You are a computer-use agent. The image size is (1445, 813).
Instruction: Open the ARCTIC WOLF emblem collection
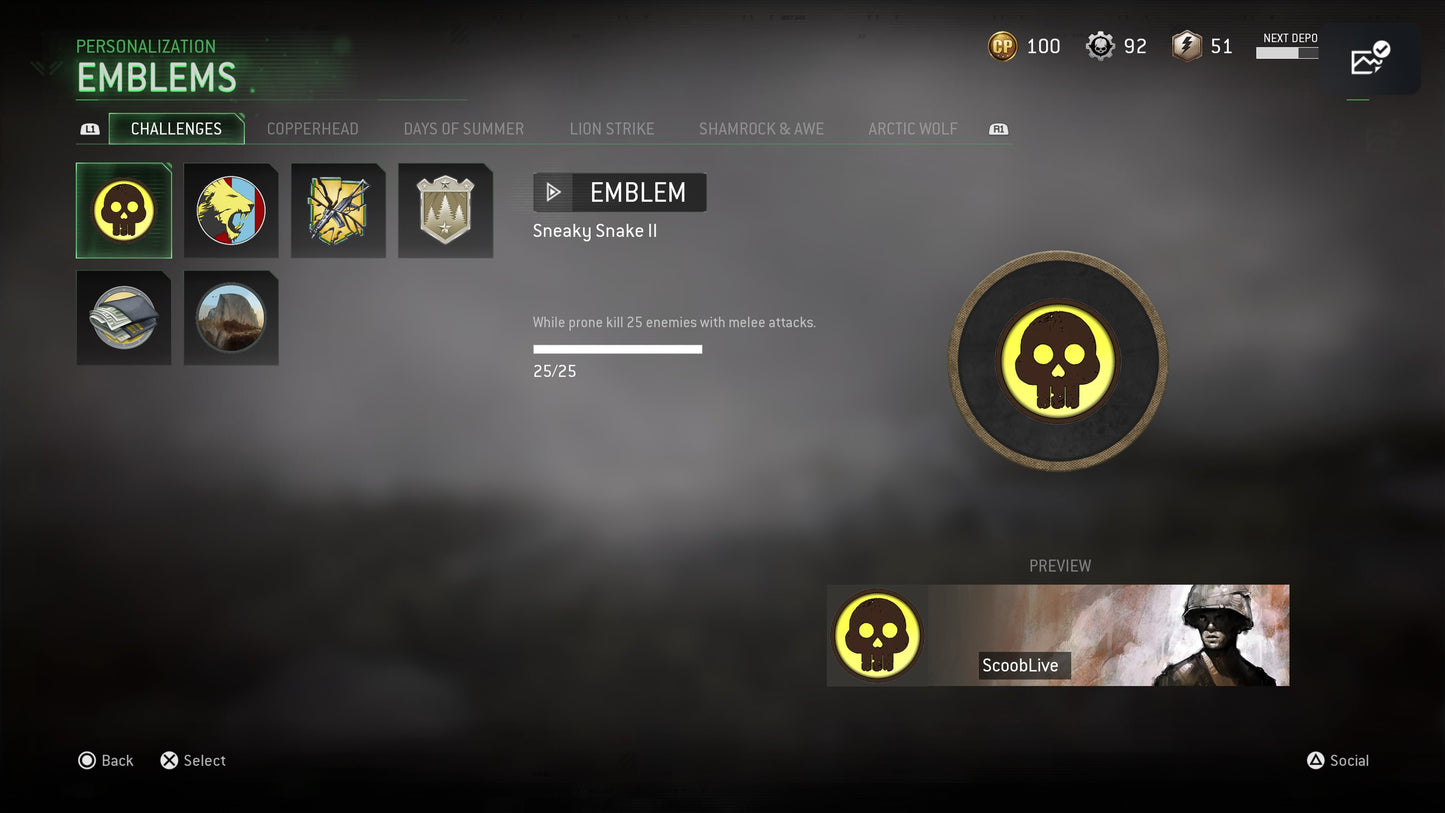tap(913, 128)
